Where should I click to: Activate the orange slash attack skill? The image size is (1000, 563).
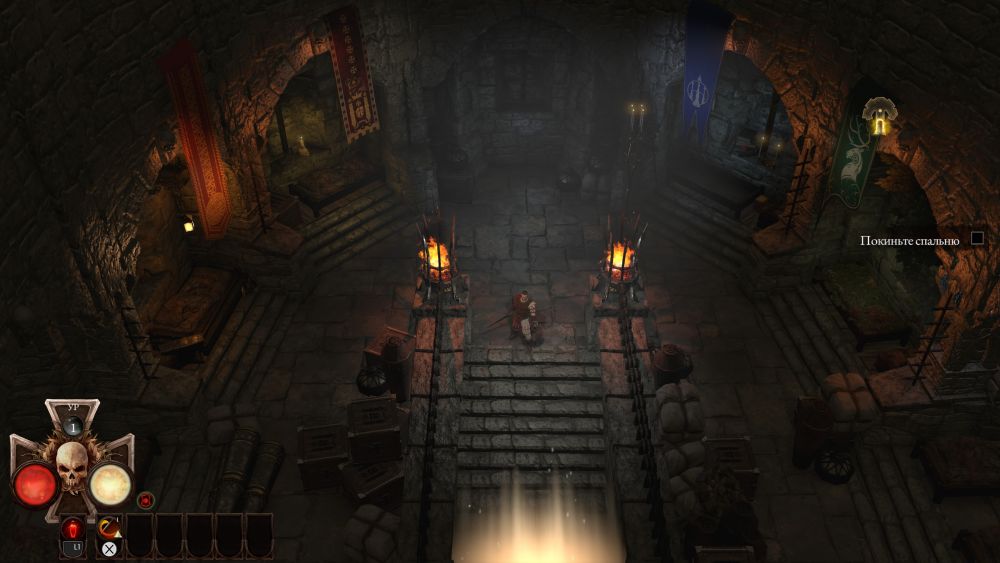pyautogui.click(x=109, y=528)
